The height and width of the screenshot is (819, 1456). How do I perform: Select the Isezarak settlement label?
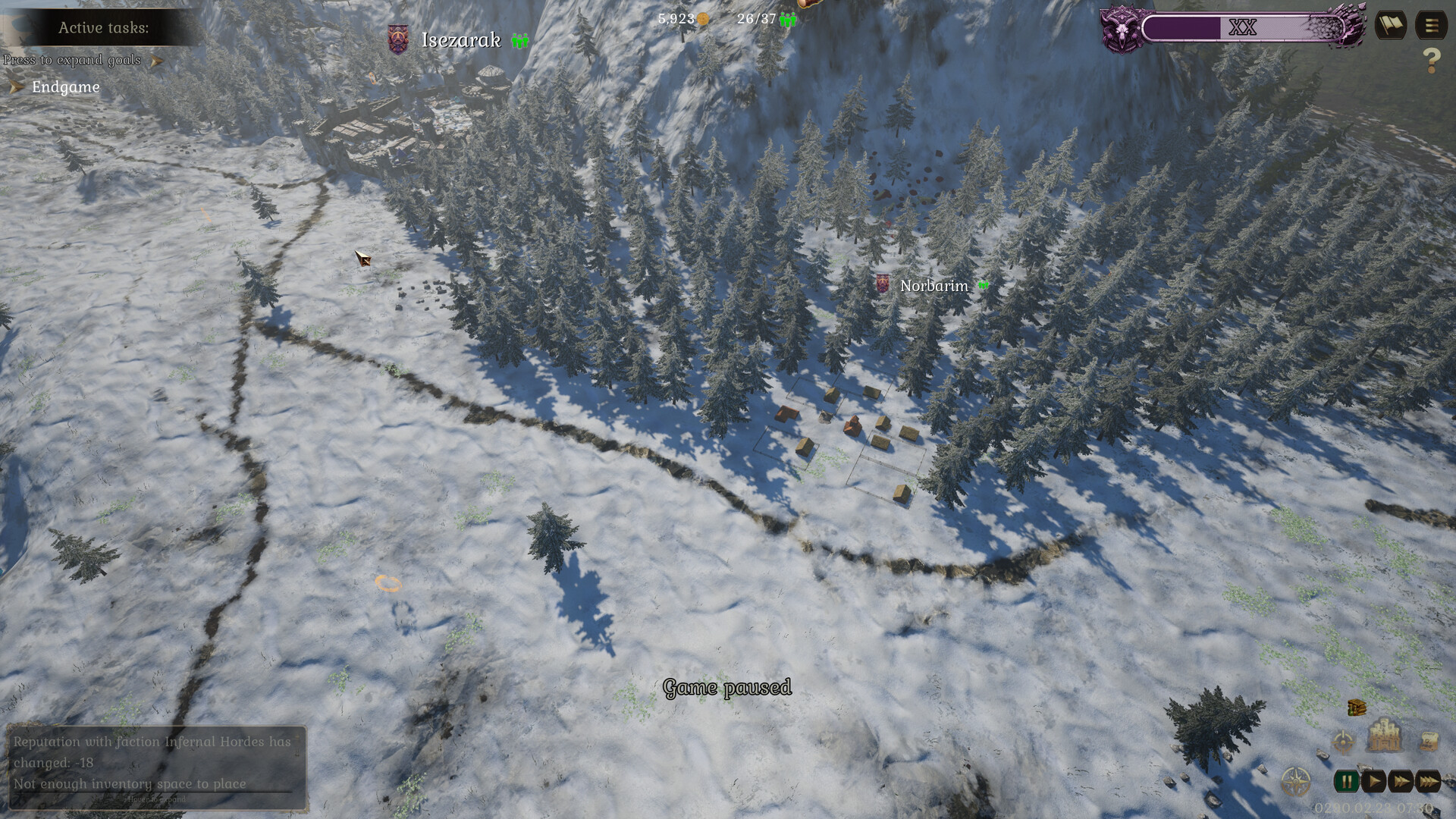tap(460, 40)
